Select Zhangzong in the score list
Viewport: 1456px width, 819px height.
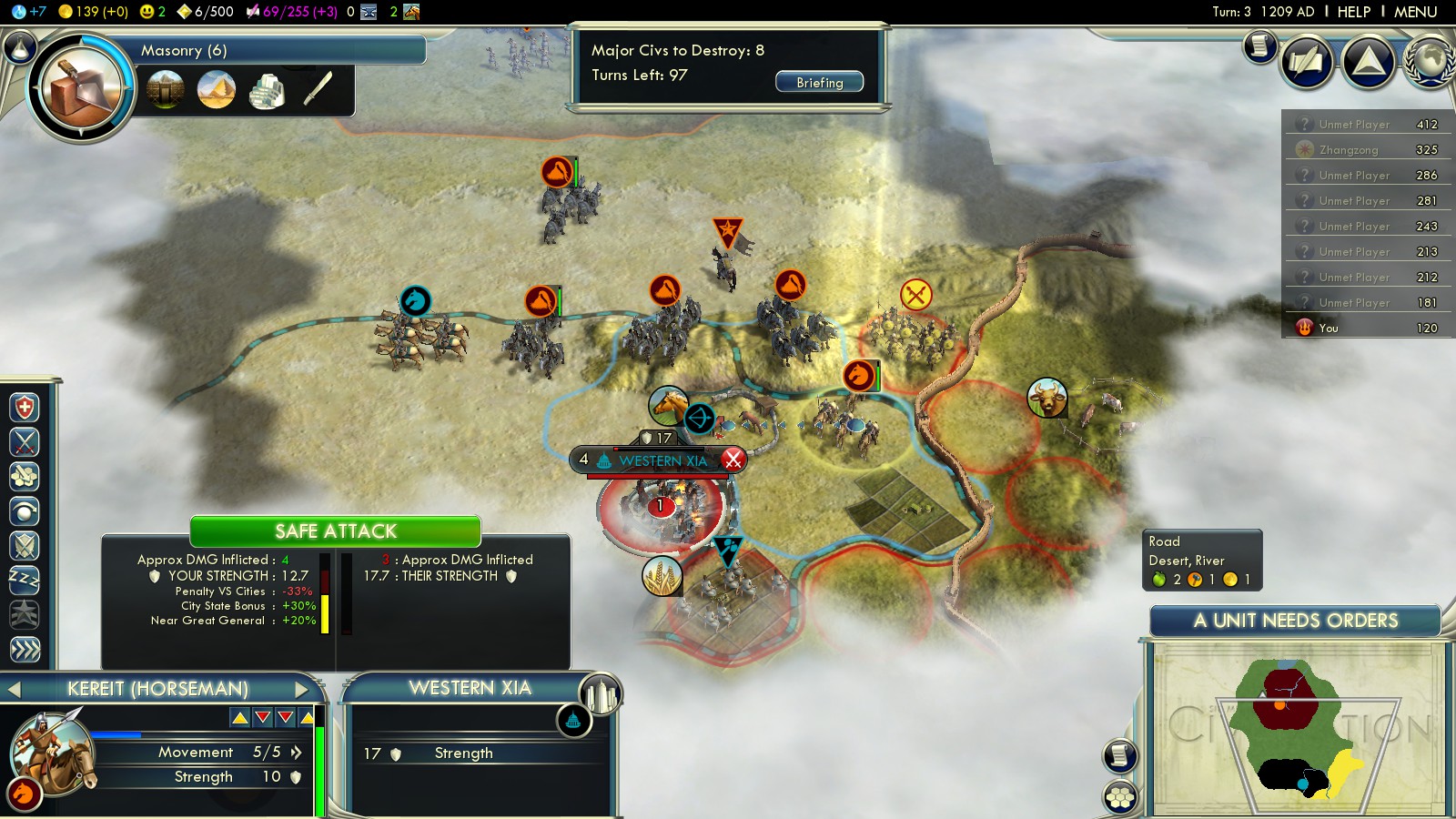[x=1348, y=150]
